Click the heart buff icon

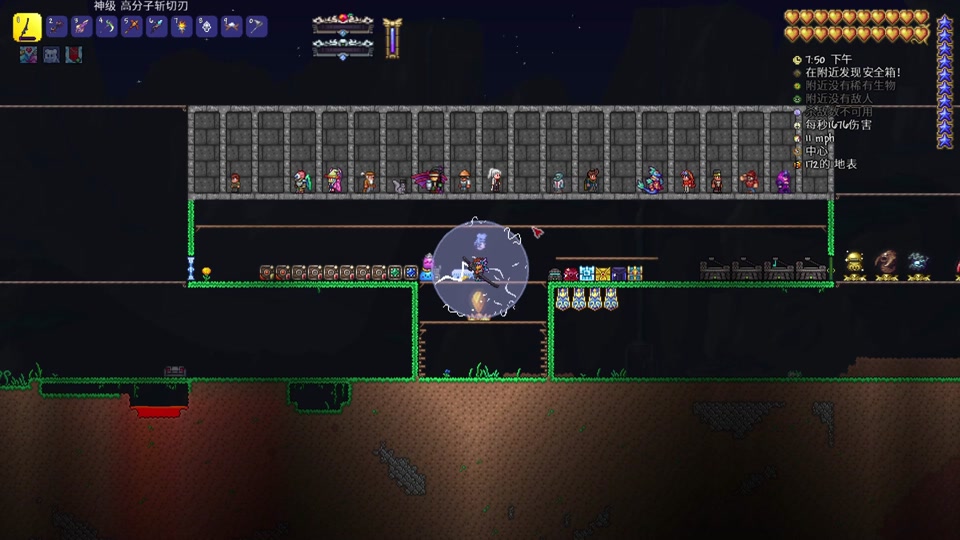coord(28,55)
